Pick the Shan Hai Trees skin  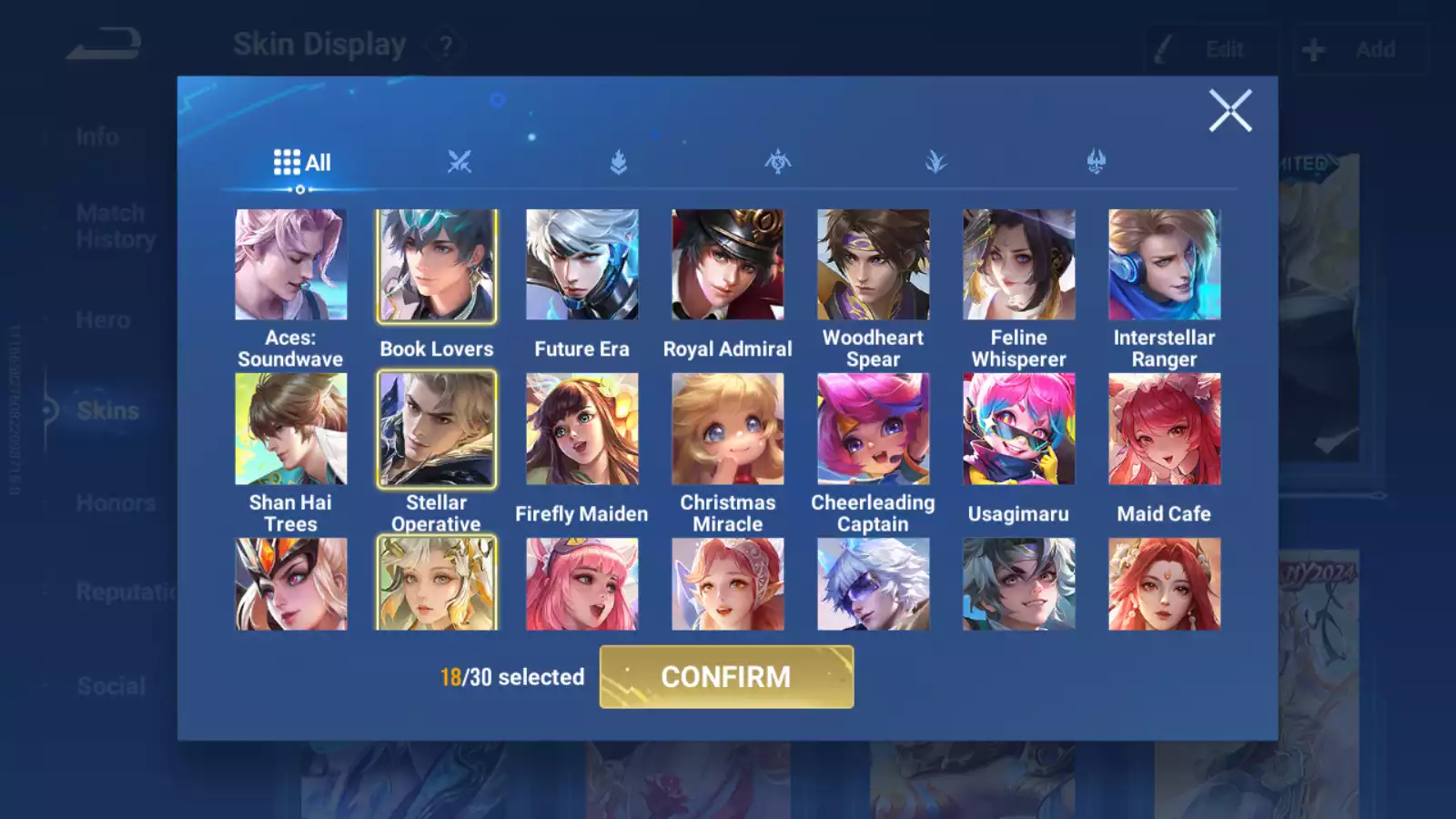click(x=290, y=429)
